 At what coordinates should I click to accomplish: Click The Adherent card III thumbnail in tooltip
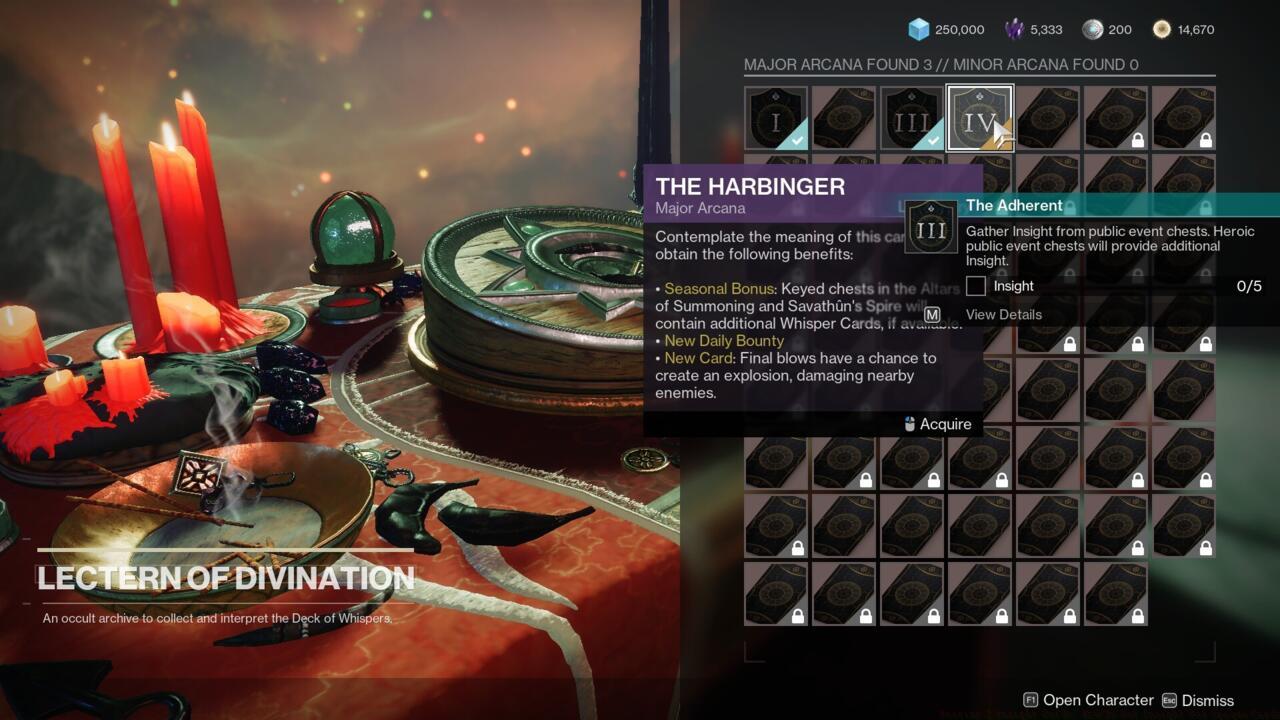click(931, 228)
